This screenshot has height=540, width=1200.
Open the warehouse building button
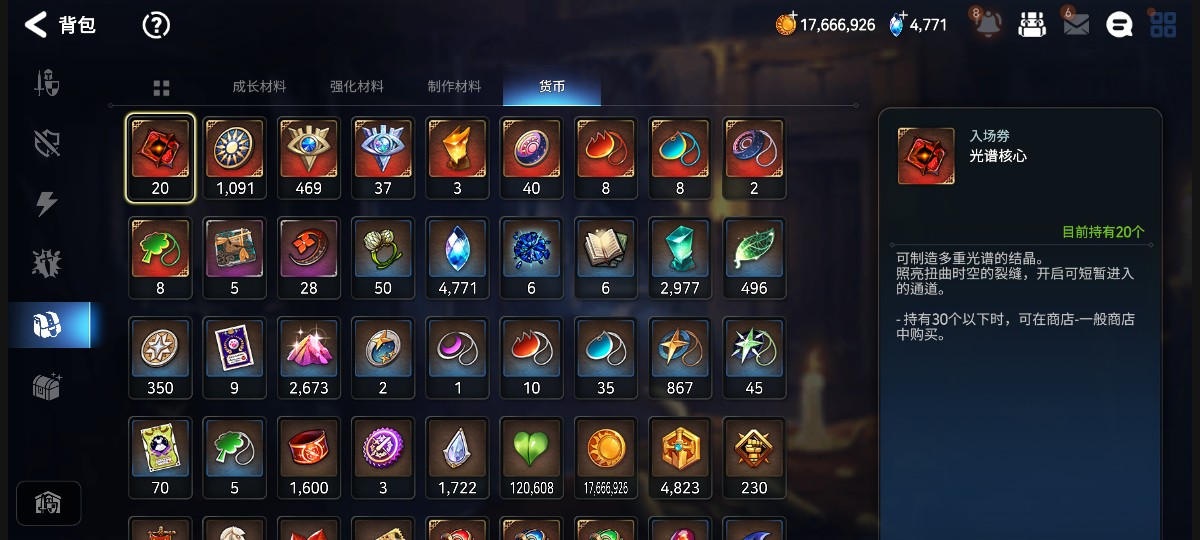pos(48,503)
